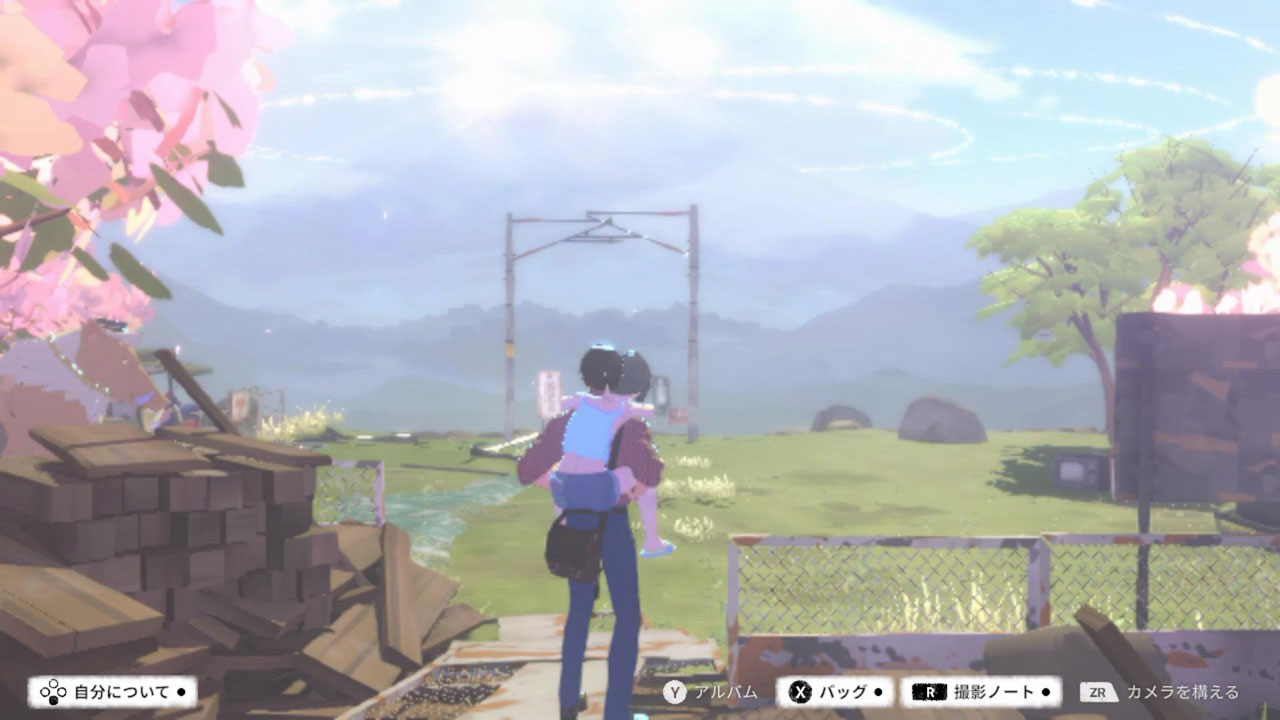1280x720 pixels.
Task: Open the 自分について (About Me) panel
Action: point(112,692)
